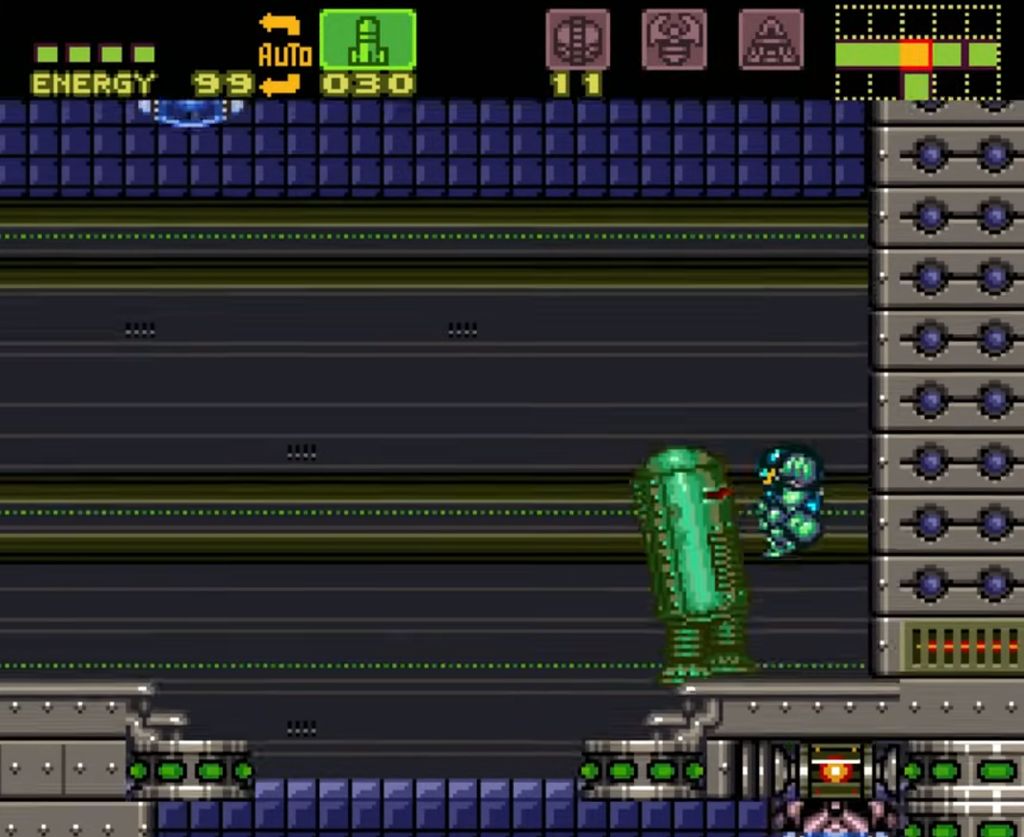1024x837 pixels.
Task: Select the highlighted green missile icon
Action: click(x=367, y=40)
